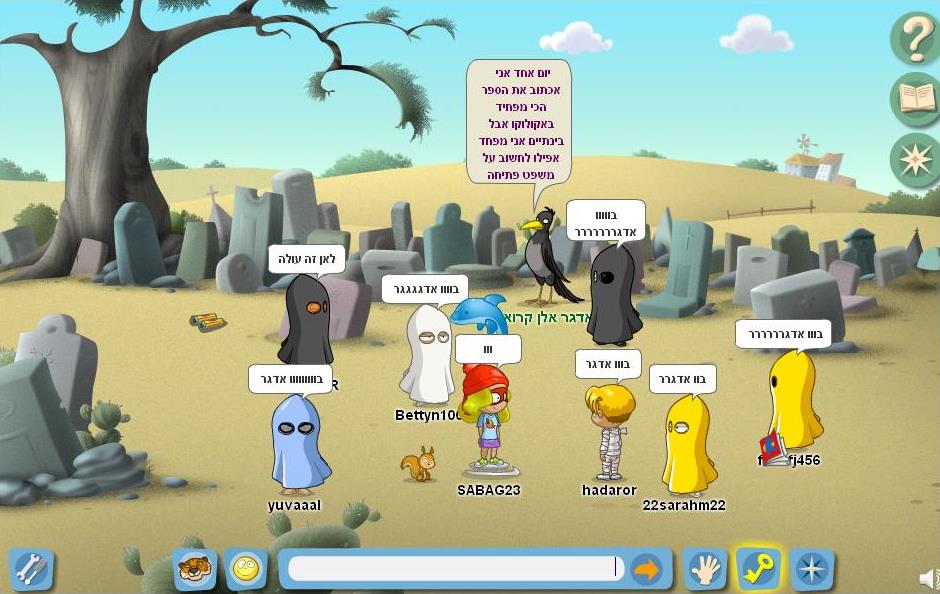Activate the waving hand gesture button
The image size is (940, 594).
click(x=705, y=569)
